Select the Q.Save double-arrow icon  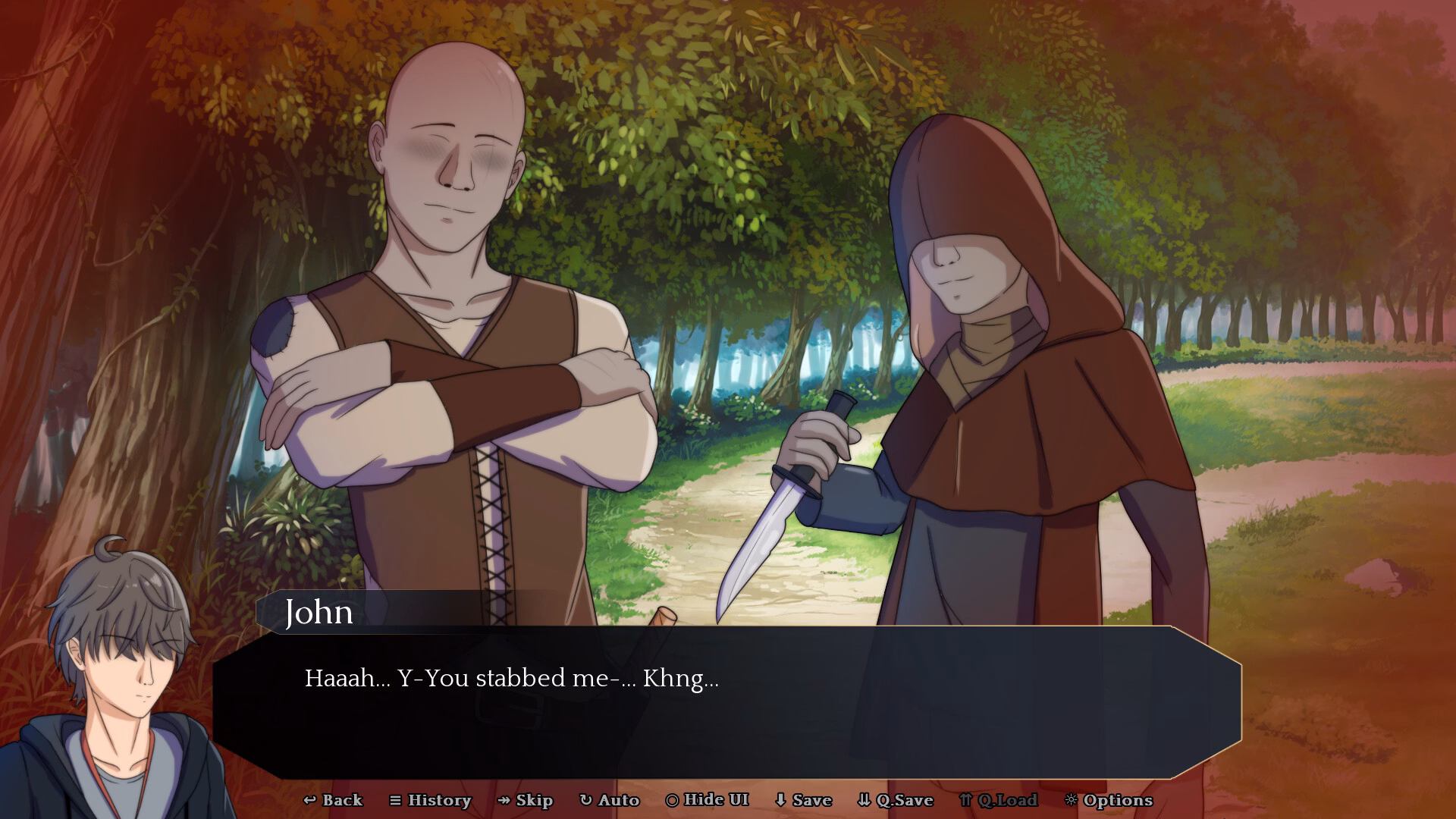[x=864, y=800]
